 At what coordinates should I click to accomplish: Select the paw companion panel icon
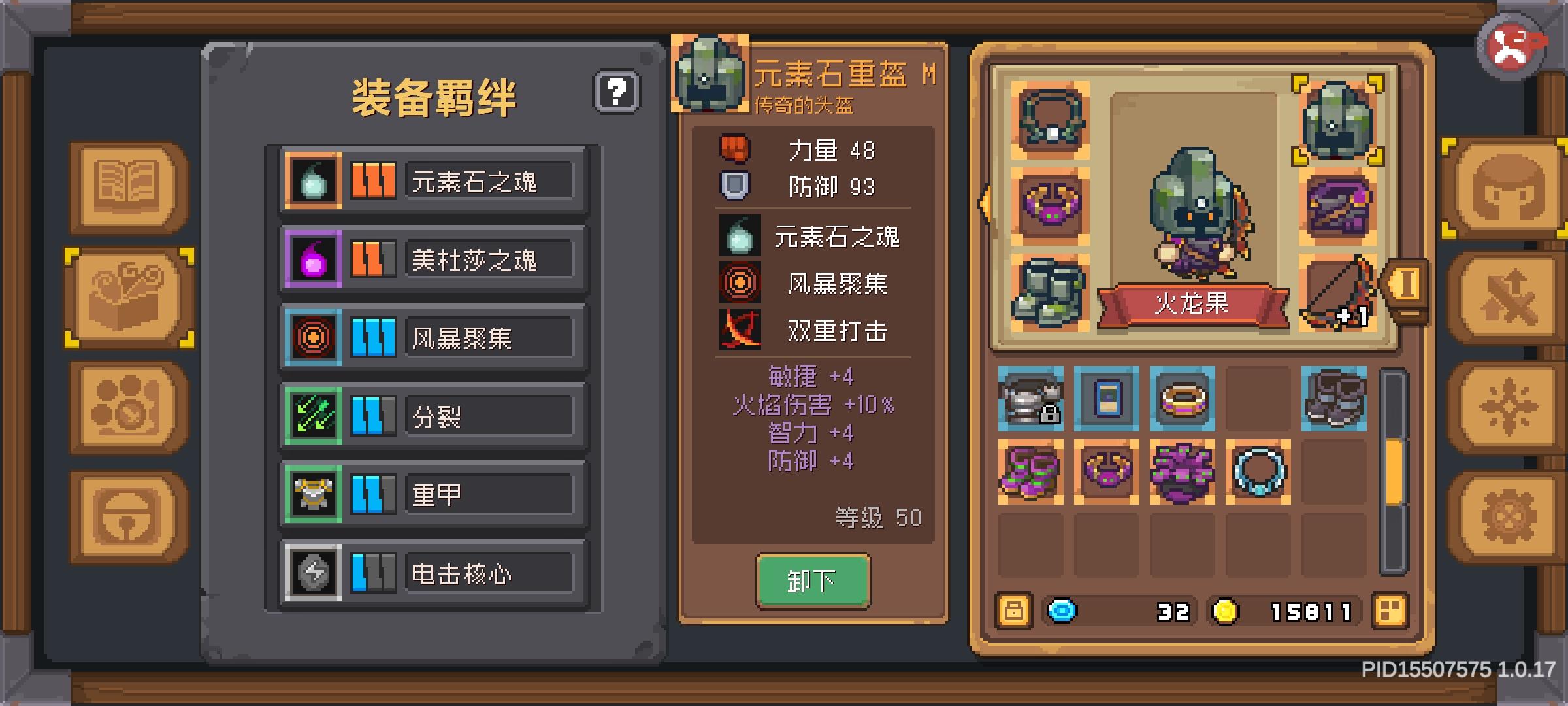point(125,405)
